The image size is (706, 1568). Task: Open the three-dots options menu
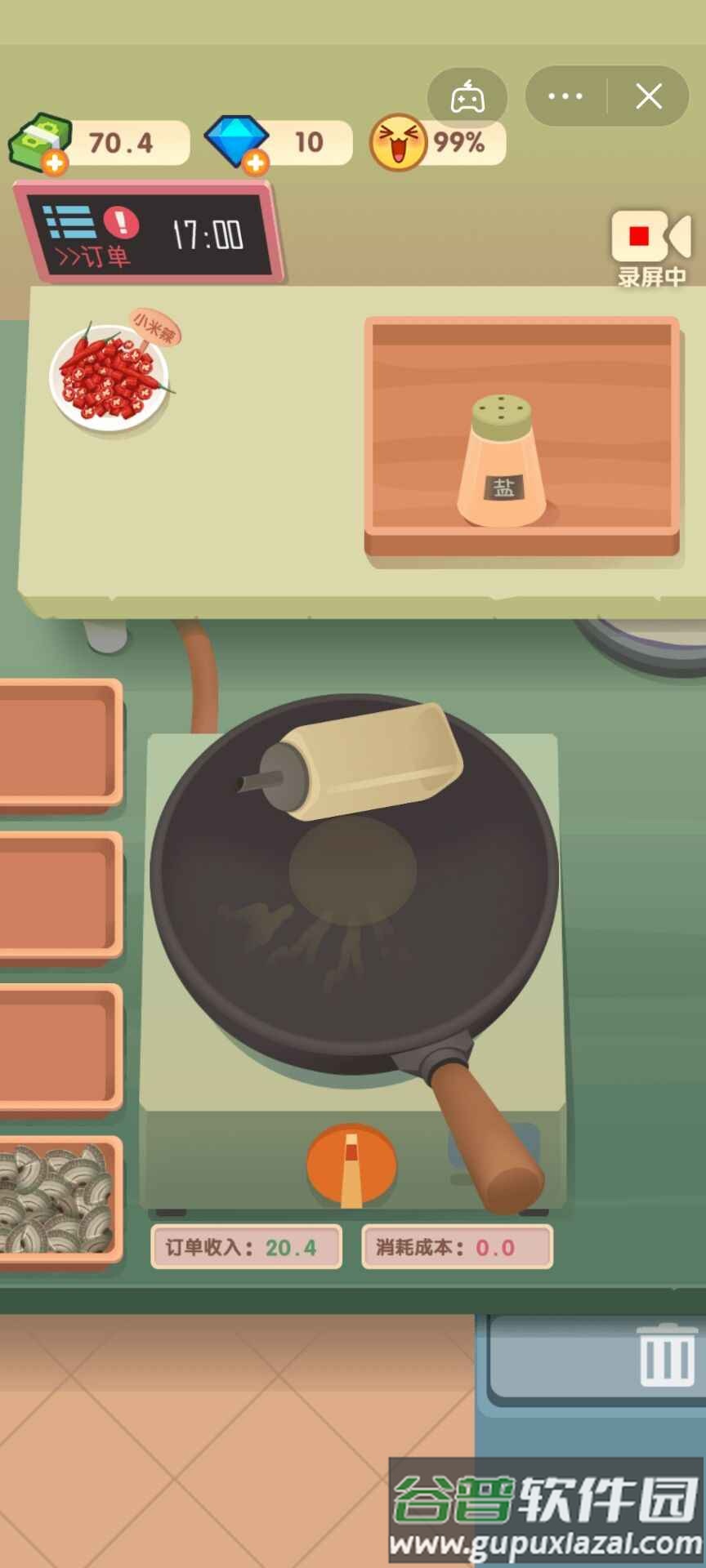point(565,96)
